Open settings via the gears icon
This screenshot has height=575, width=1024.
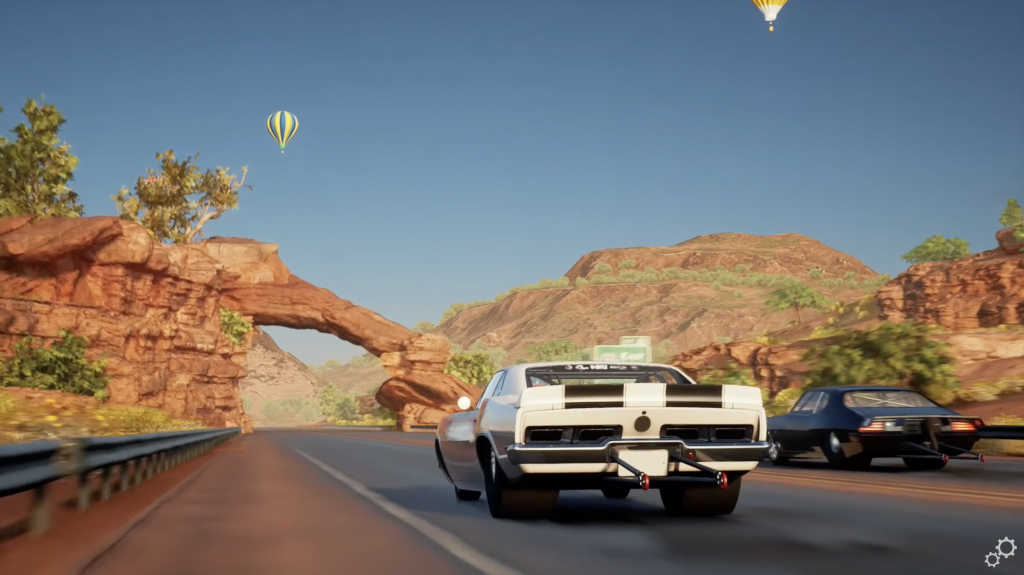1000,551
